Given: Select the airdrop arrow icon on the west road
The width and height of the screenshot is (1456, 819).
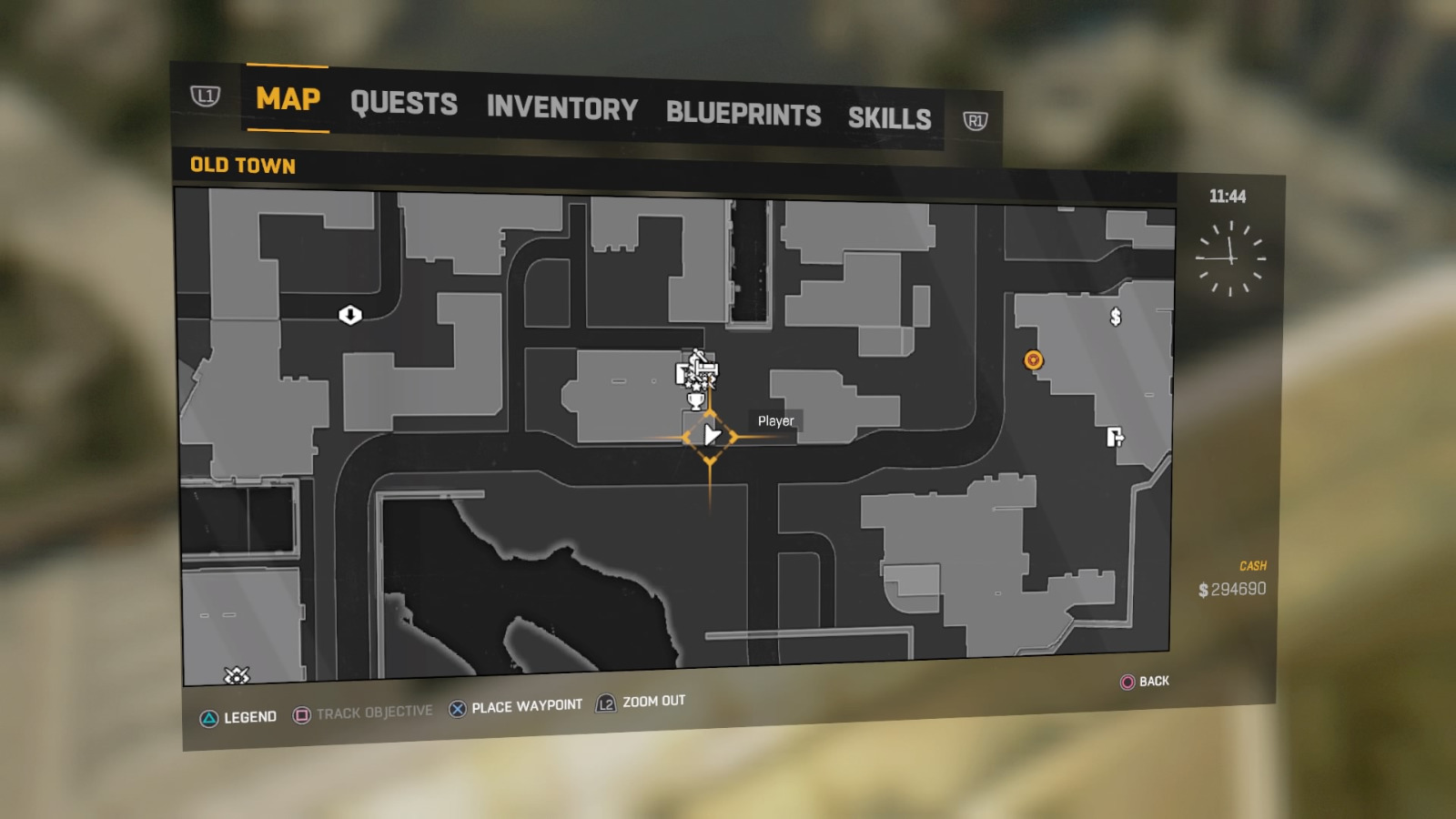Looking at the screenshot, I should pyautogui.click(x=349, y=314).
